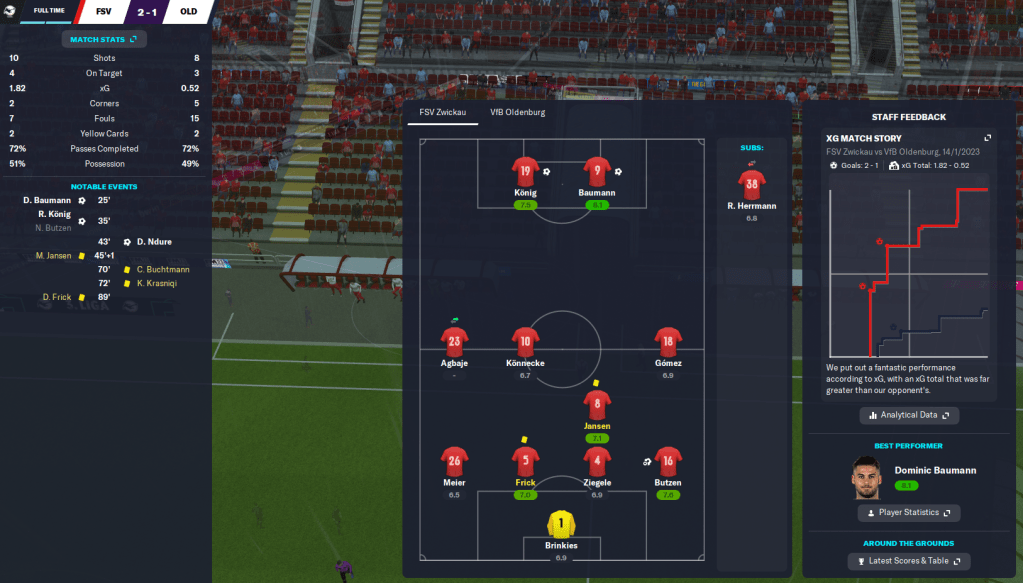
Task: Open best performer Dominic Baumann's portrait
Action: point(870,478)
